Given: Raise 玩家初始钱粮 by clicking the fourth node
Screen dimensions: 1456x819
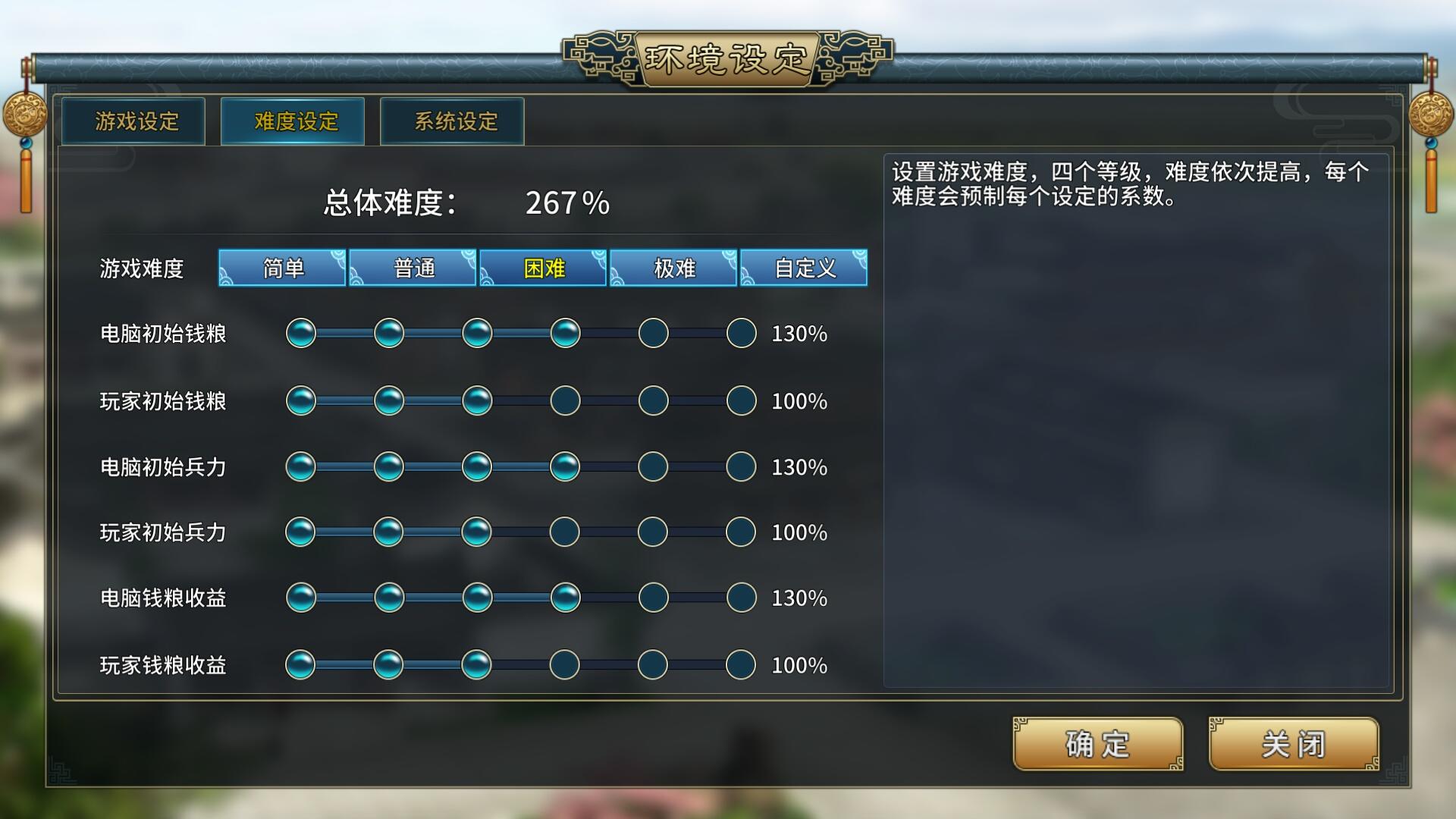Looking at the screenshot, I should (x=565, y=400).
